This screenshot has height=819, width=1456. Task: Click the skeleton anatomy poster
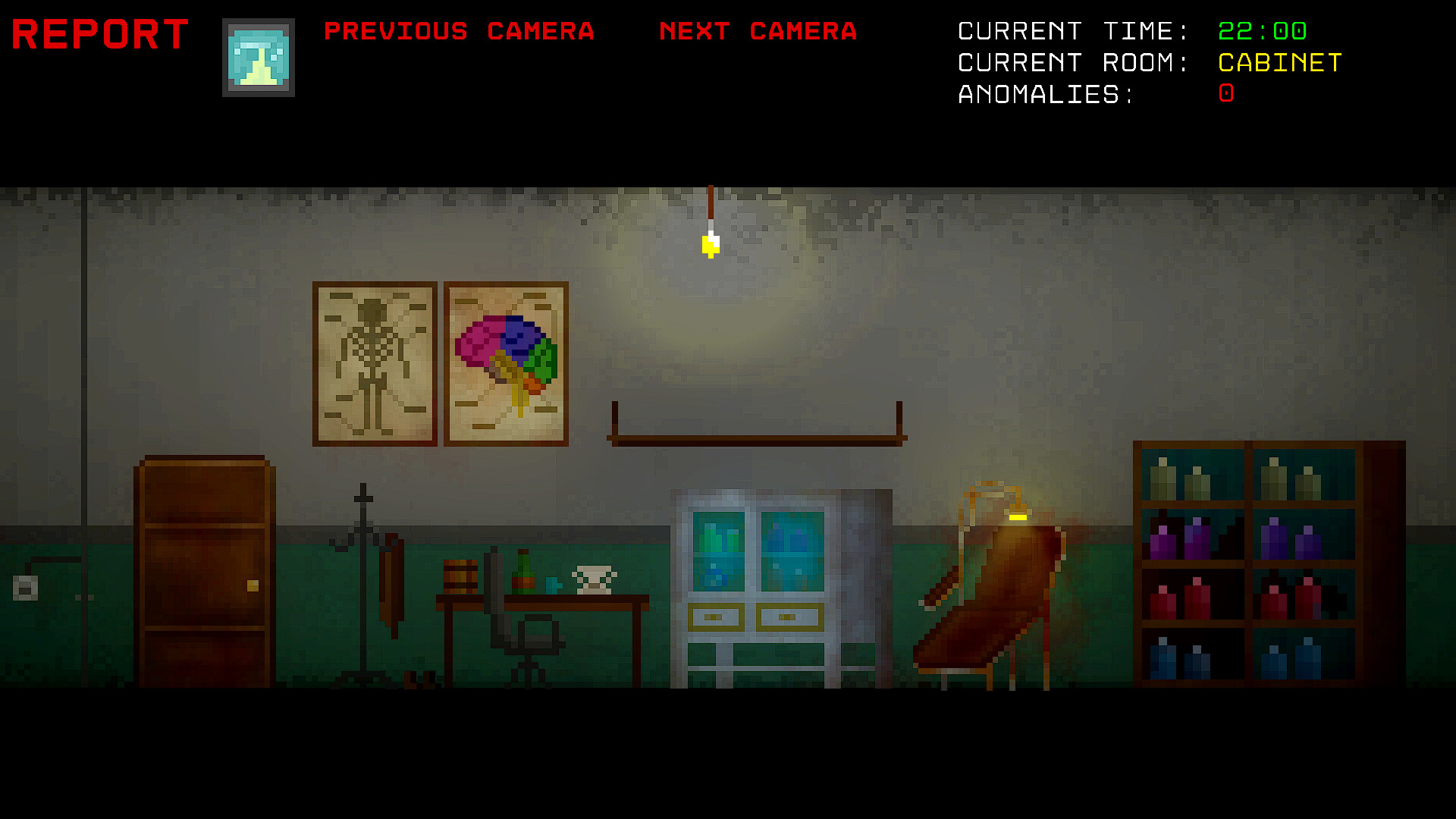374,362
